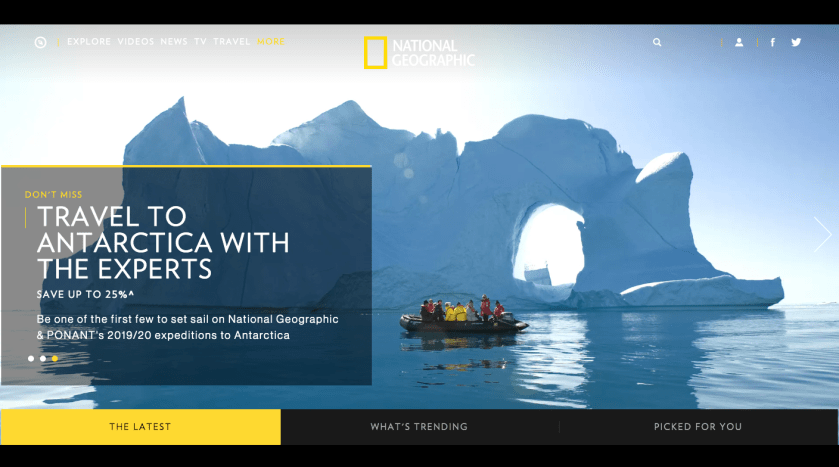Select the TV nav link
This screenshot has width=839, height=467.
pyautogui.click(x=201, y=42)
